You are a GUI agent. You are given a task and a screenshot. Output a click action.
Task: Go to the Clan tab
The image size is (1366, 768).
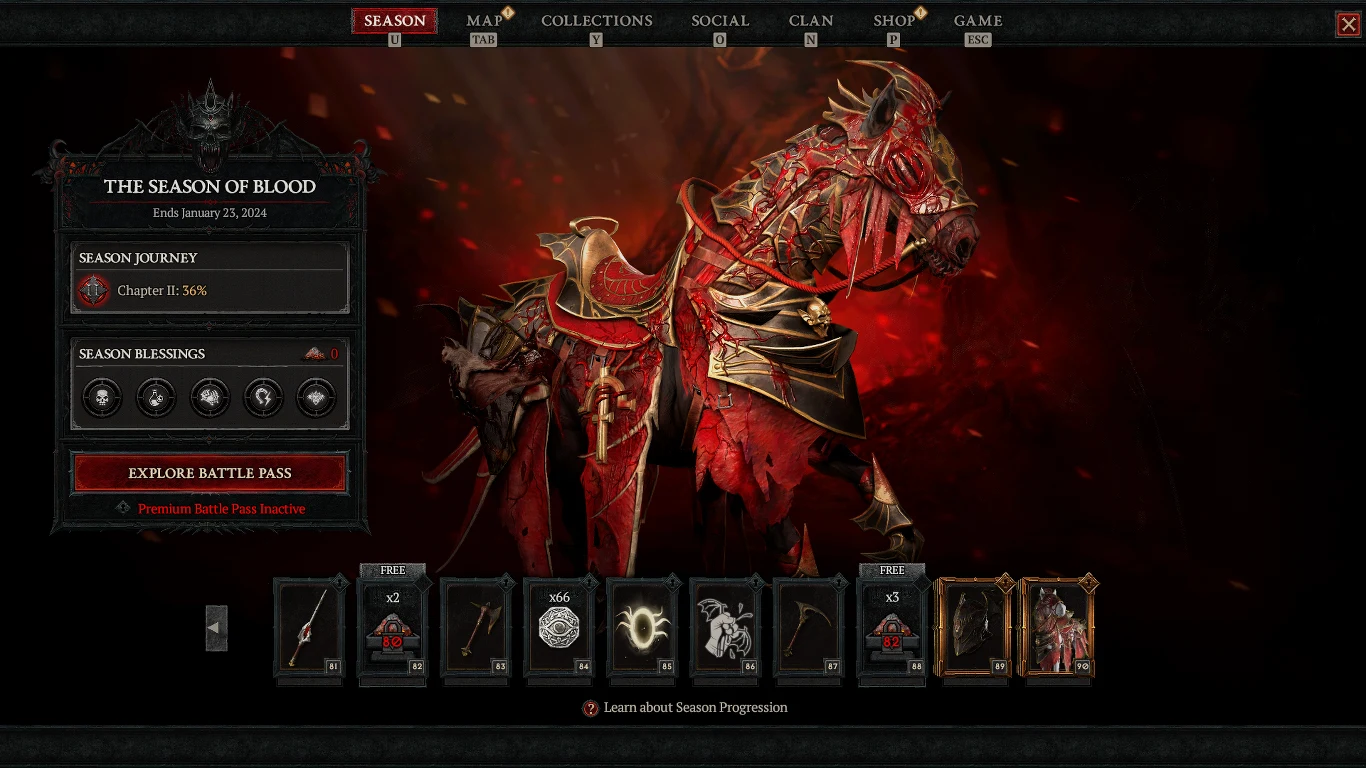point(810,21)
